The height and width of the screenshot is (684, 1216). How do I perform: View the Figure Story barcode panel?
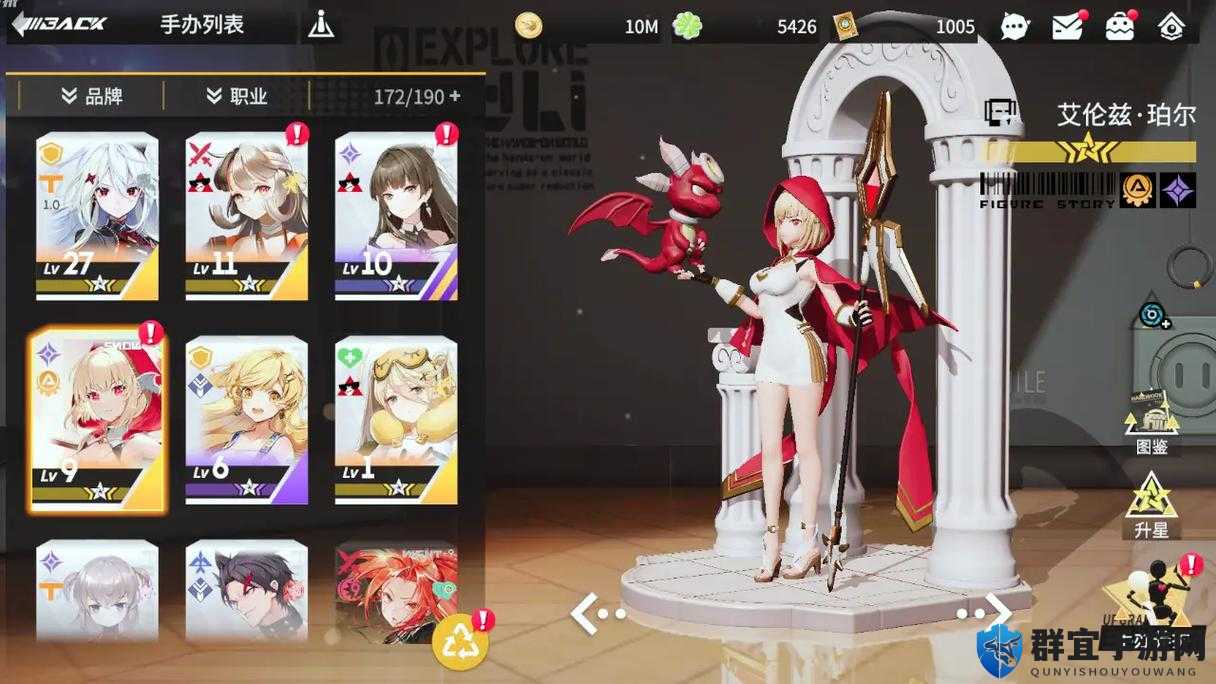[x=1047, y=190]
